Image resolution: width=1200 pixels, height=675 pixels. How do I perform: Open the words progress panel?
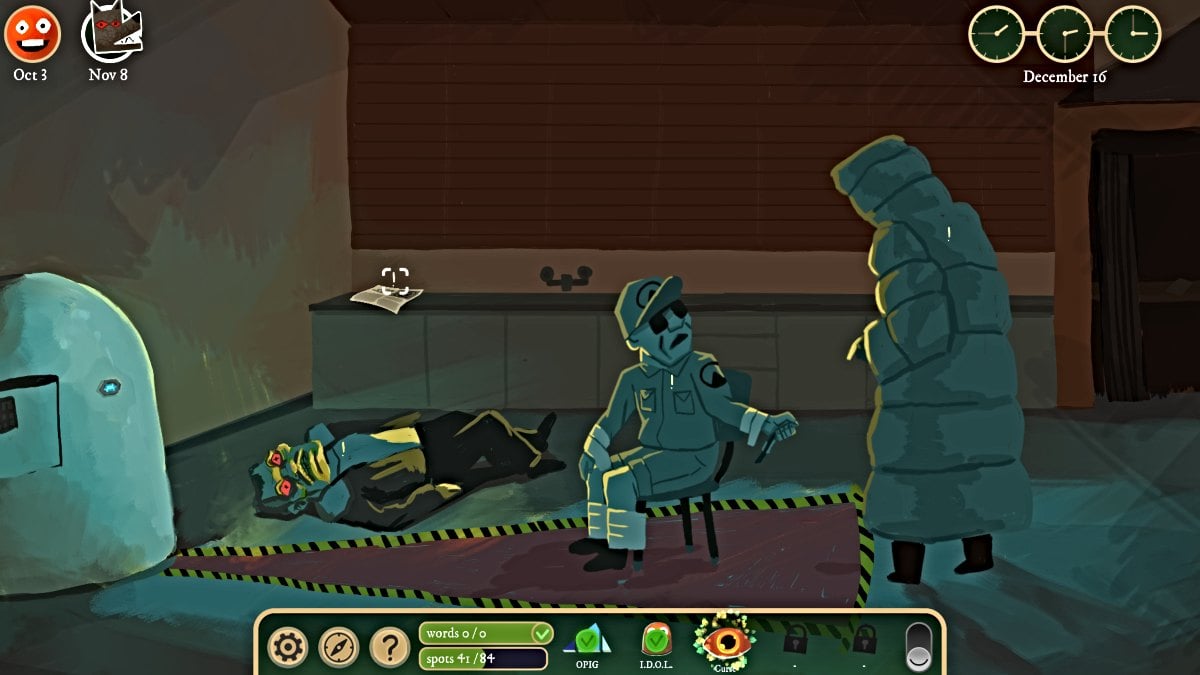(485, 633)
